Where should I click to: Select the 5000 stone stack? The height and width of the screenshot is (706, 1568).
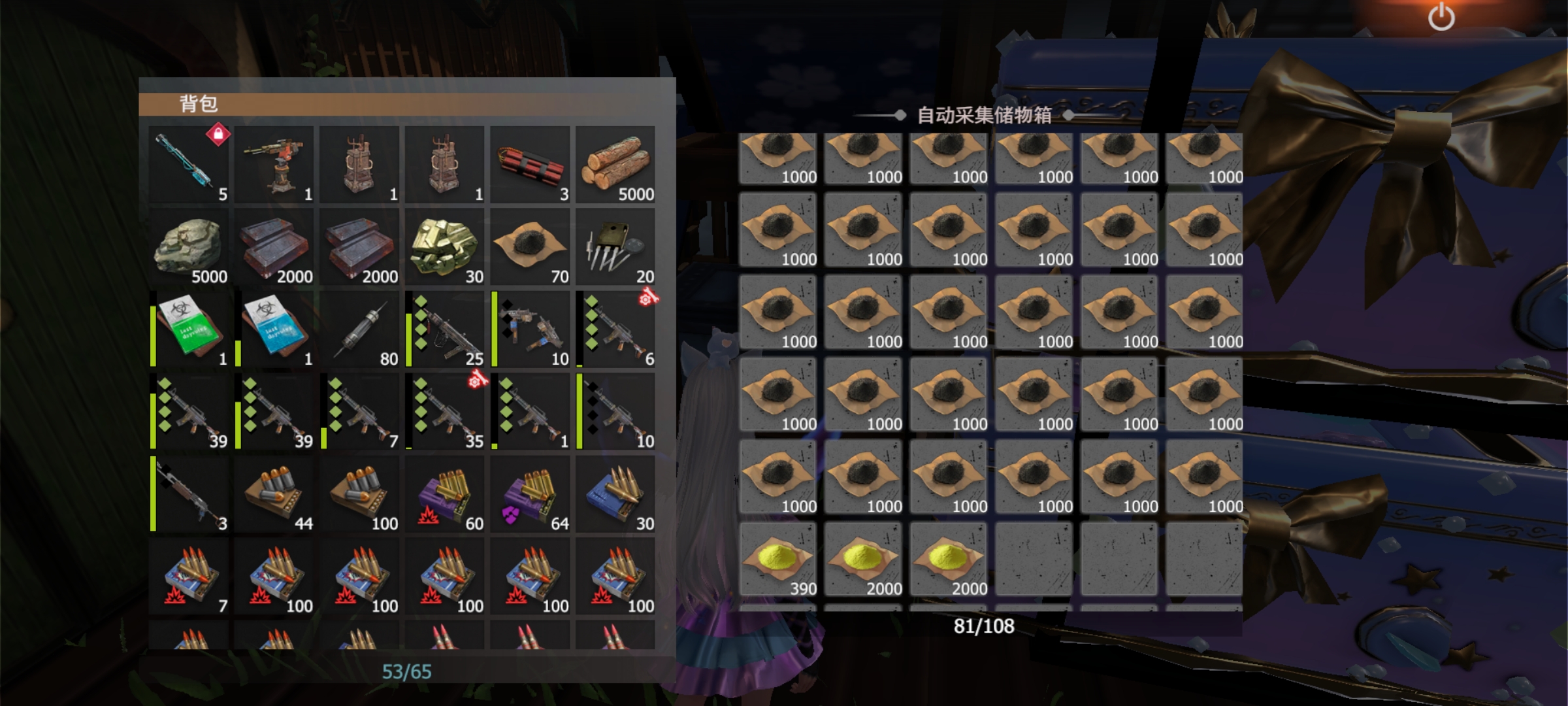pos(189,247)
